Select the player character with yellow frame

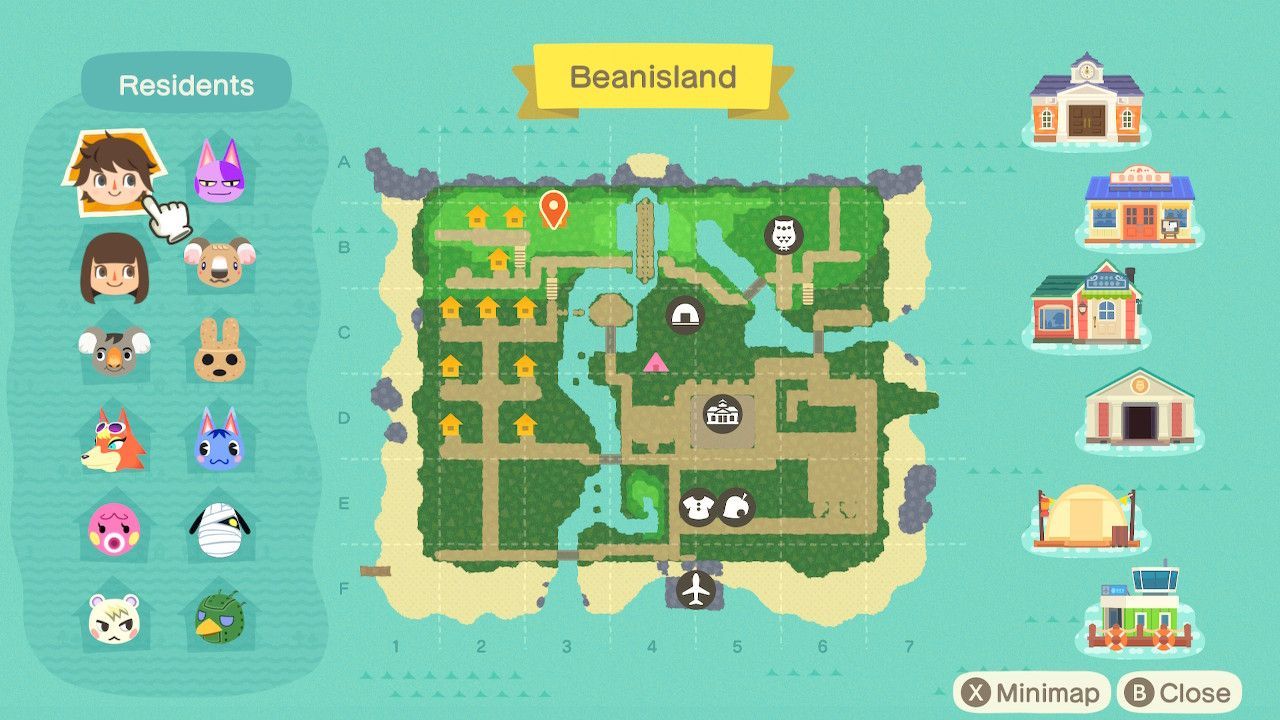tap(113, 168)
